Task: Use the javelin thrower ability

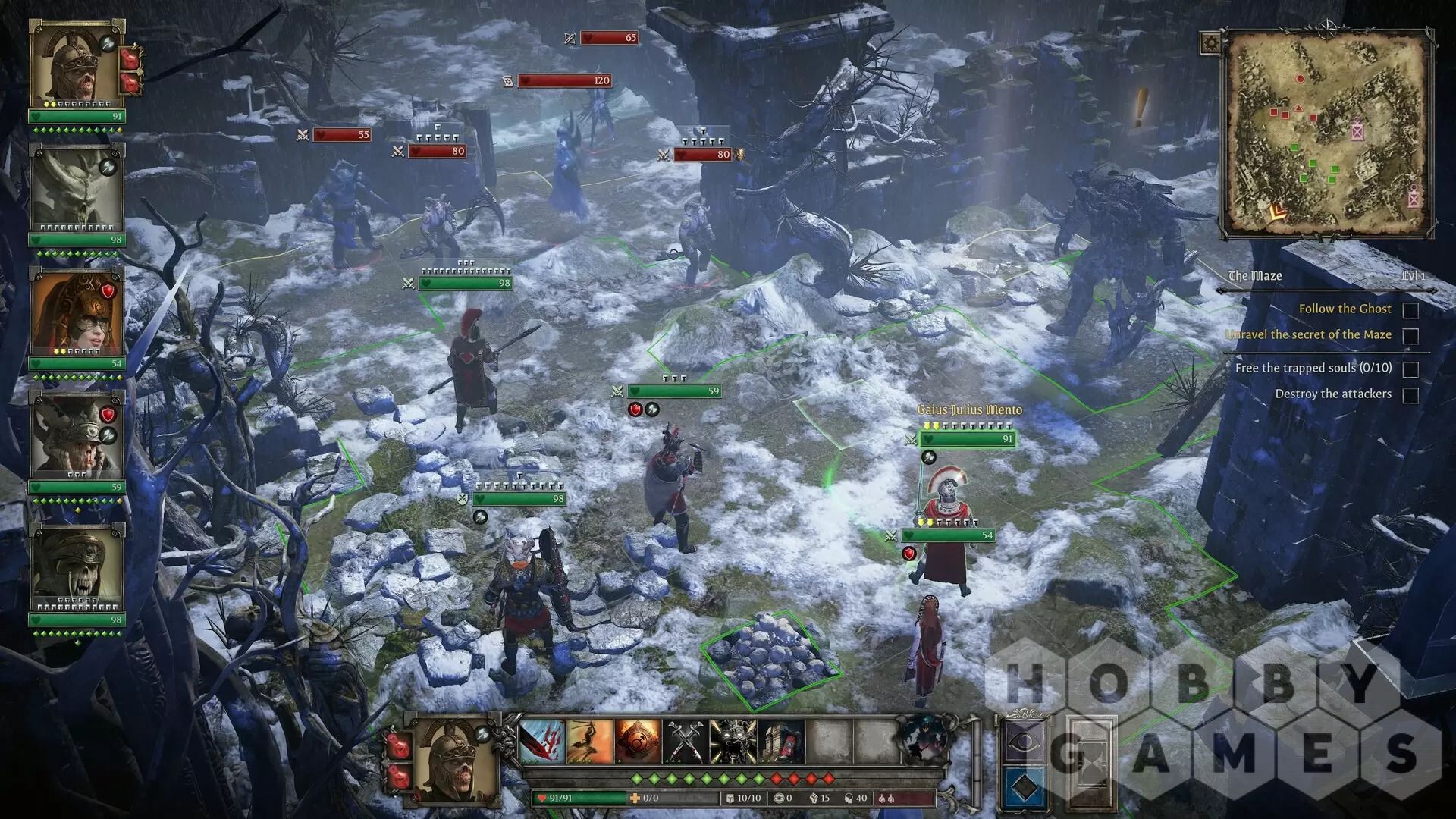Action: point(590,740)
